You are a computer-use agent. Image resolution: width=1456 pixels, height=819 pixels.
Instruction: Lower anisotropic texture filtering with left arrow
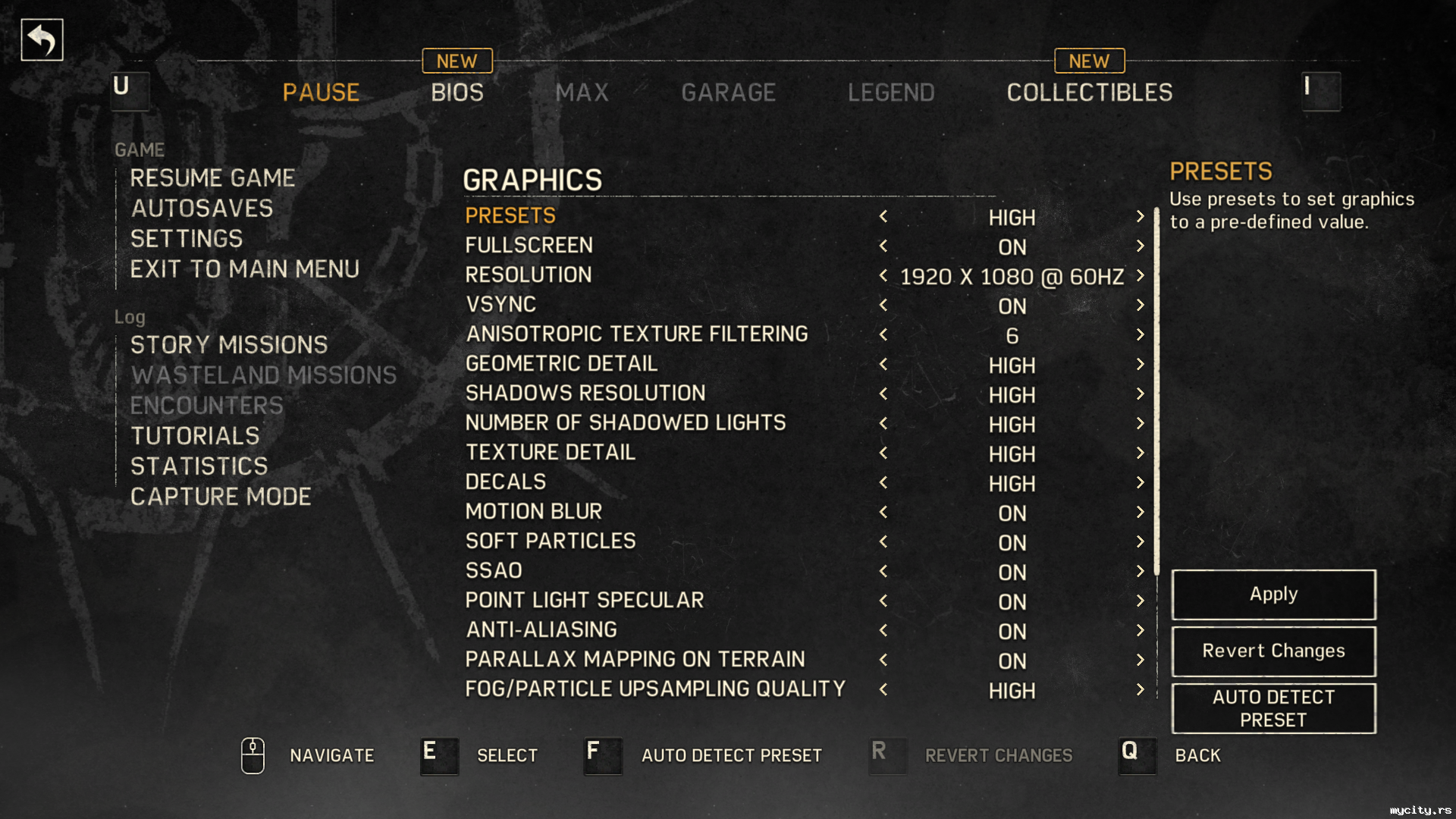point(883,334)
